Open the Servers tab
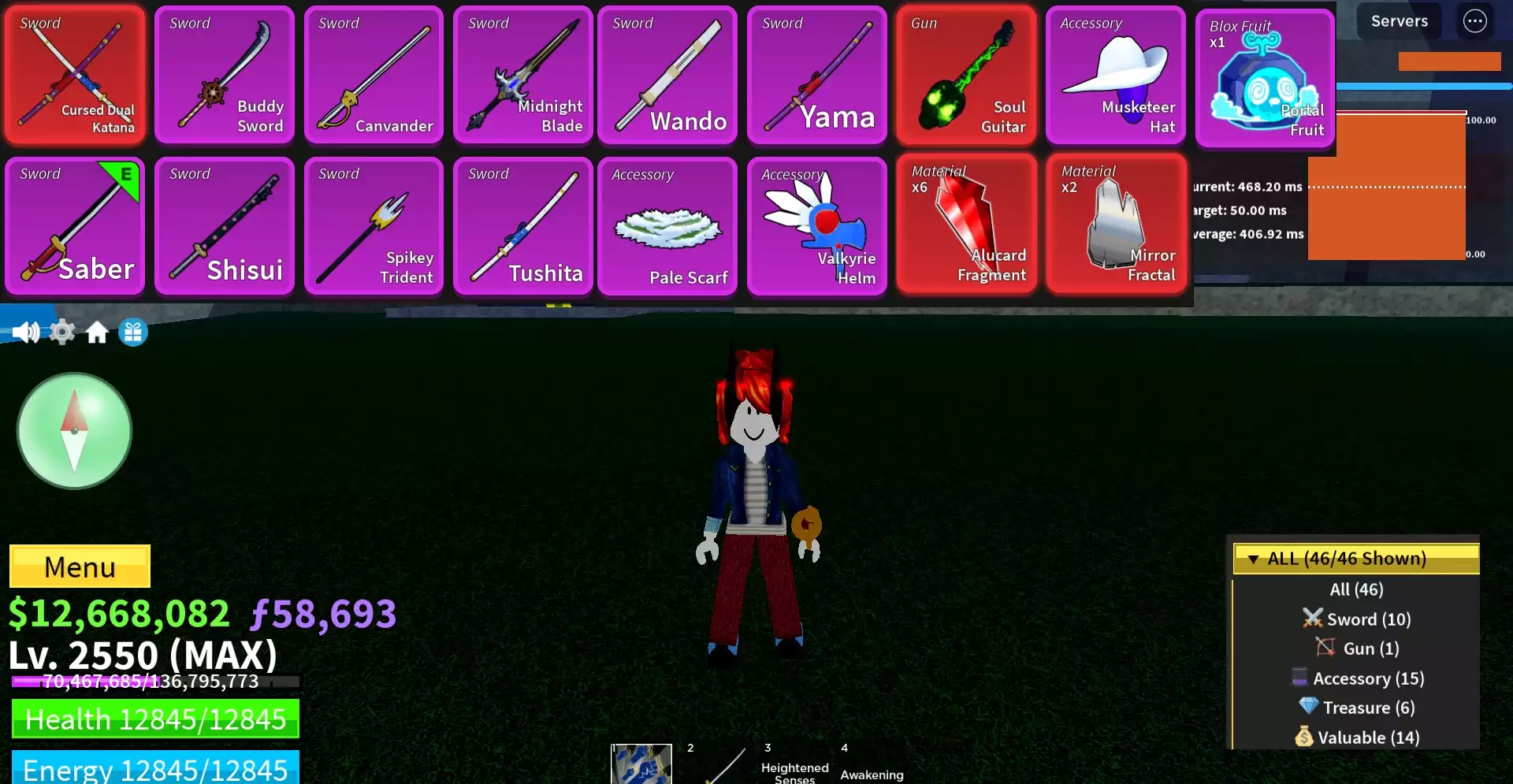 tap(1399, 20)
